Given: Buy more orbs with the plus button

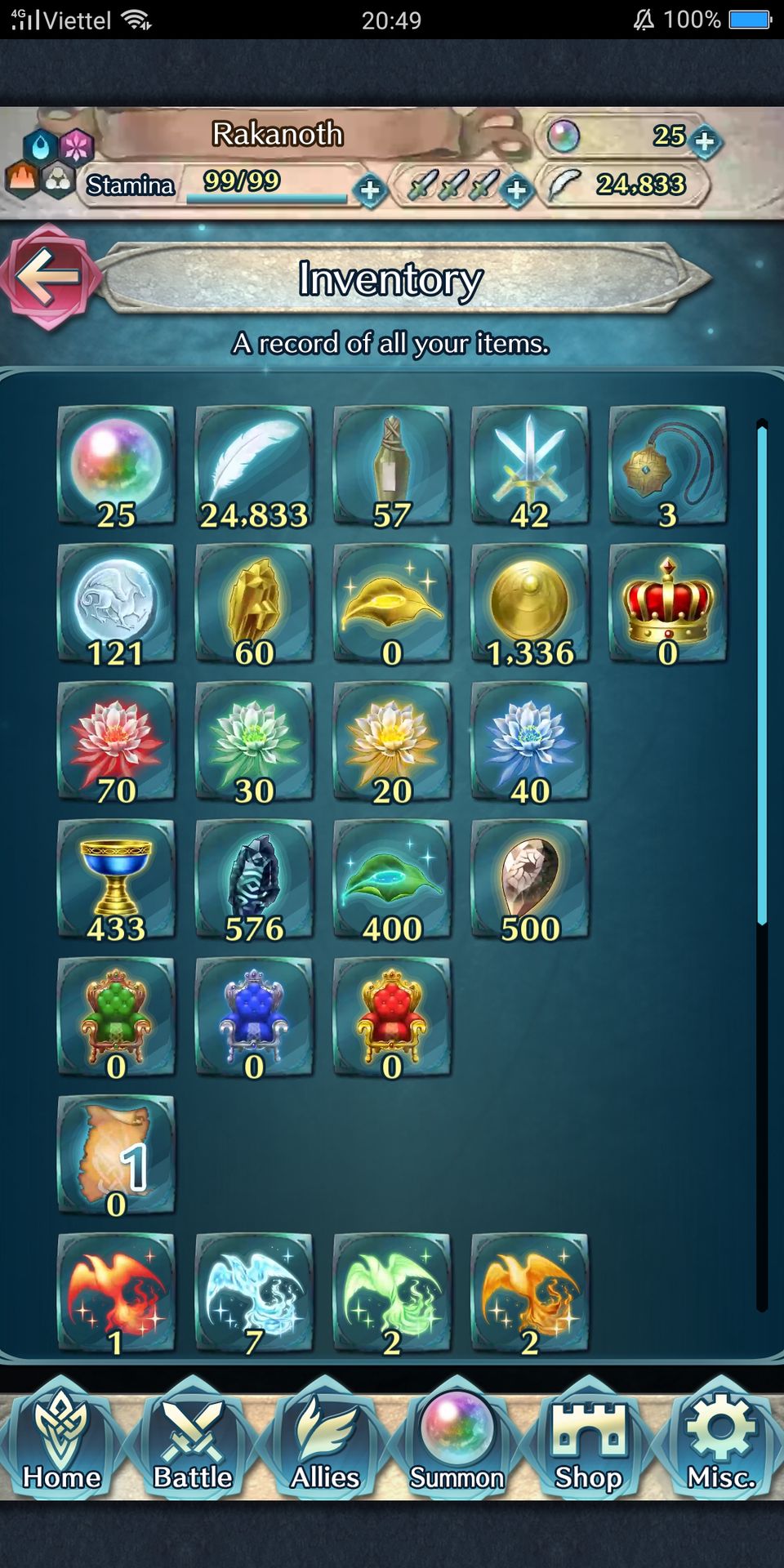Looking at the screenshot, I should 704,140.
